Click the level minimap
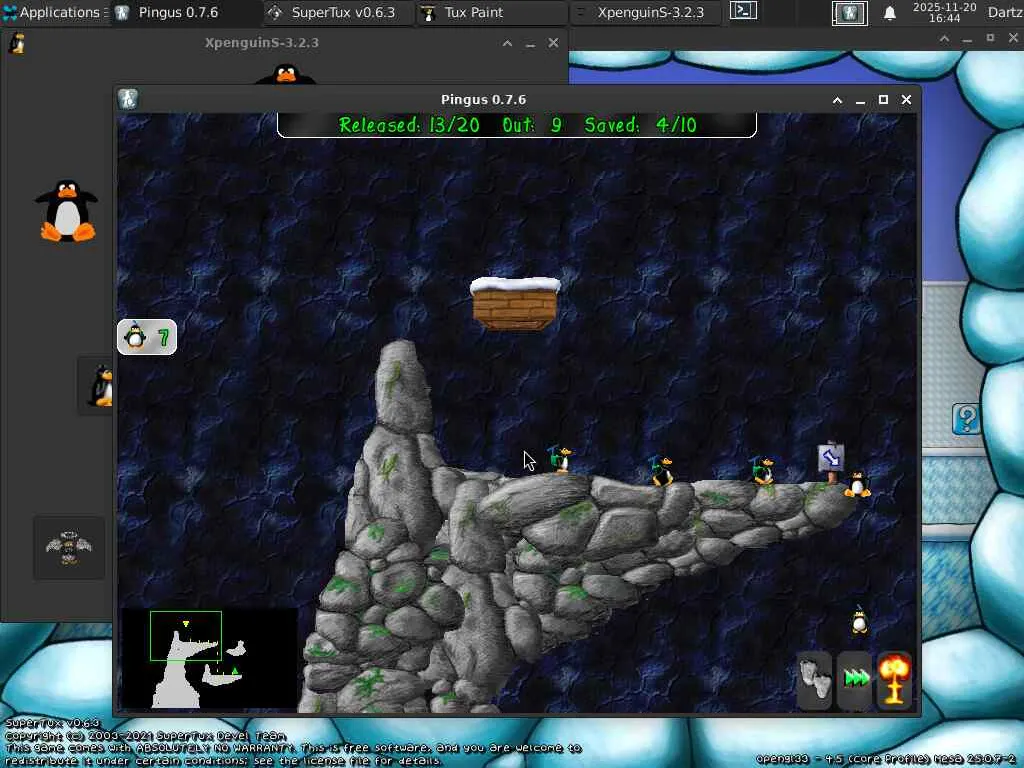Image resolution: width=1024 pixels, height=768 pixels. (x=209, y=658)
